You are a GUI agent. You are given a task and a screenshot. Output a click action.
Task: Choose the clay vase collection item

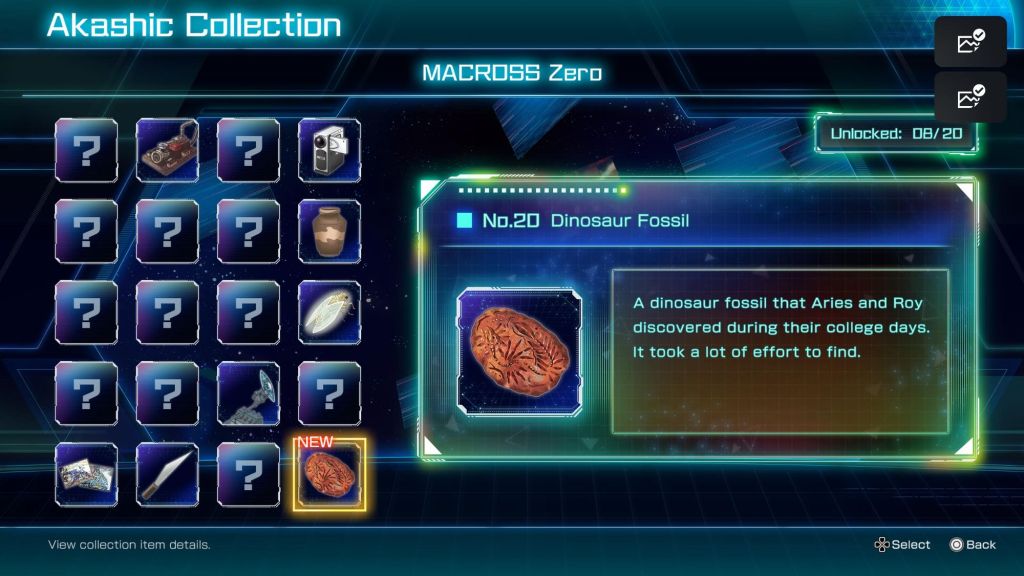(329, 231)
